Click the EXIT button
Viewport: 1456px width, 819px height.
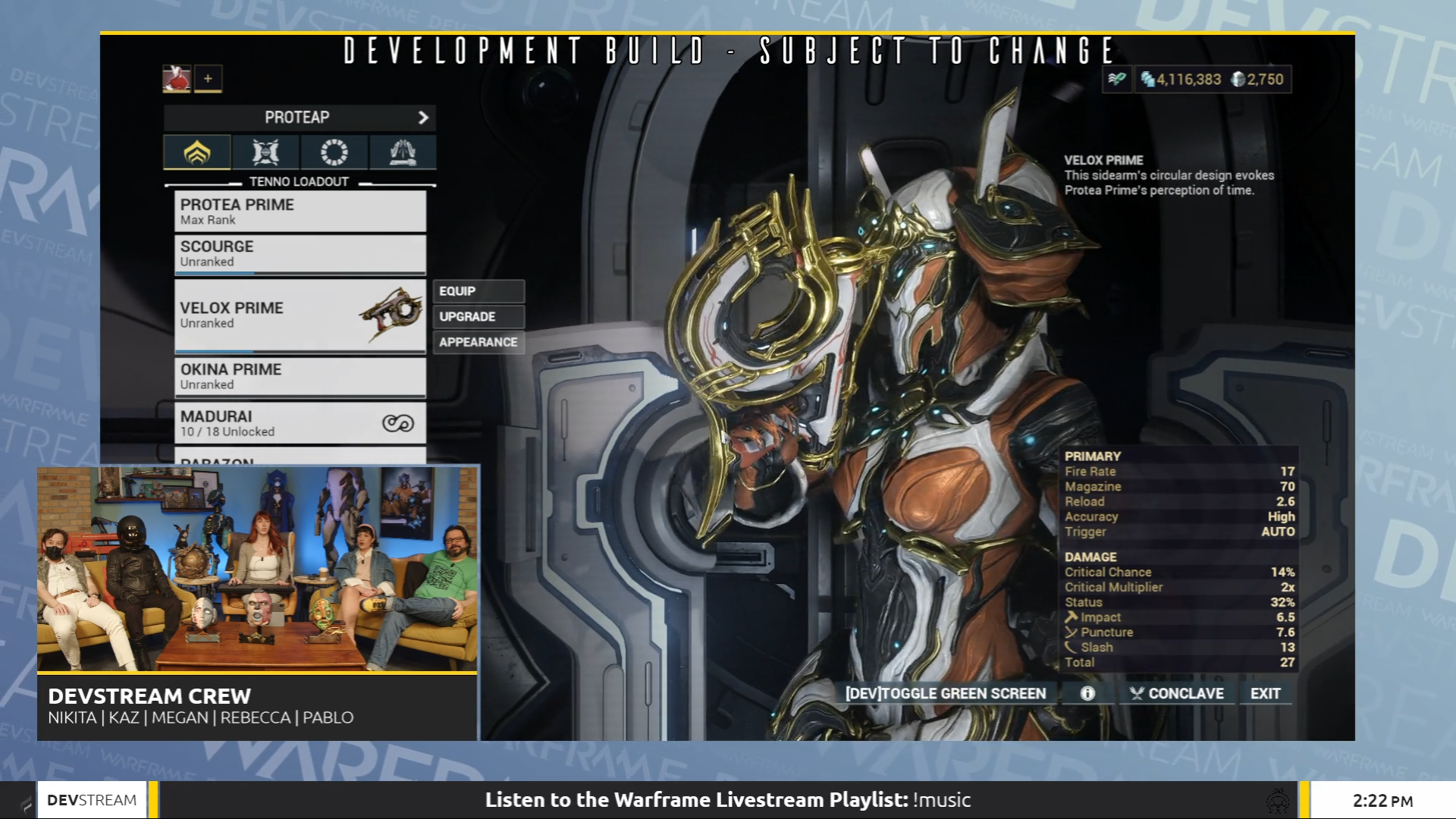pyautogui.click(x=1265, y=692)
